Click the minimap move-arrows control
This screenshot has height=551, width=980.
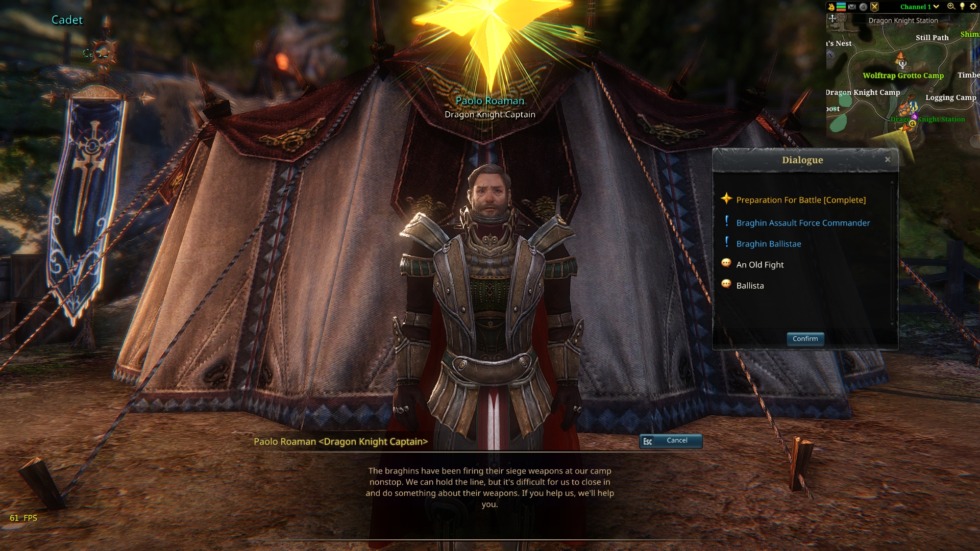832,19
